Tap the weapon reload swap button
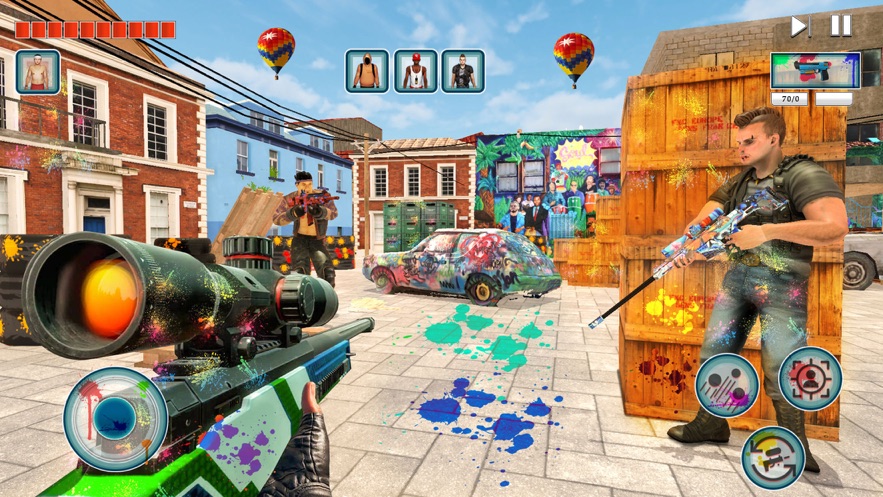The width and height of the screenshot is (883, 497). (x=774, y=458)
